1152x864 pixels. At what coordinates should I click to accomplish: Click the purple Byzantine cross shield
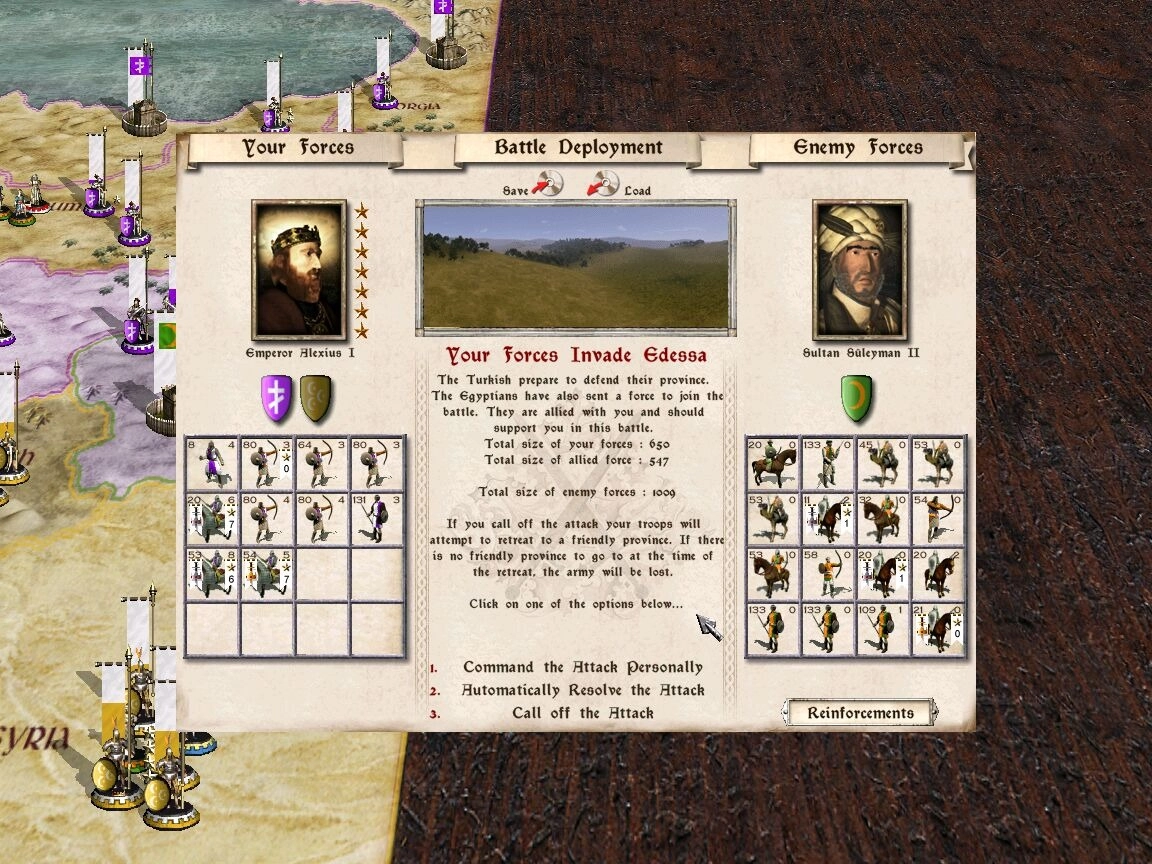click(x=277, y=398)
